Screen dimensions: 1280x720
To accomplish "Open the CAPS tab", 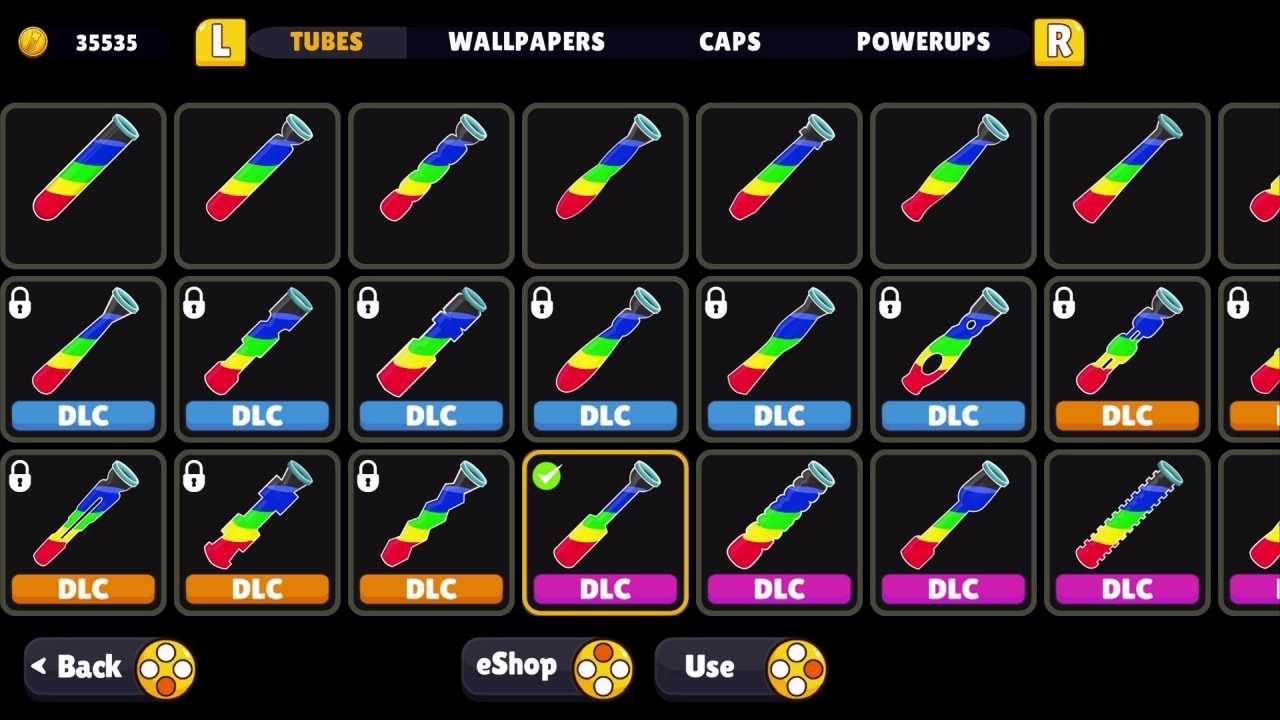I will pos(729,42).
